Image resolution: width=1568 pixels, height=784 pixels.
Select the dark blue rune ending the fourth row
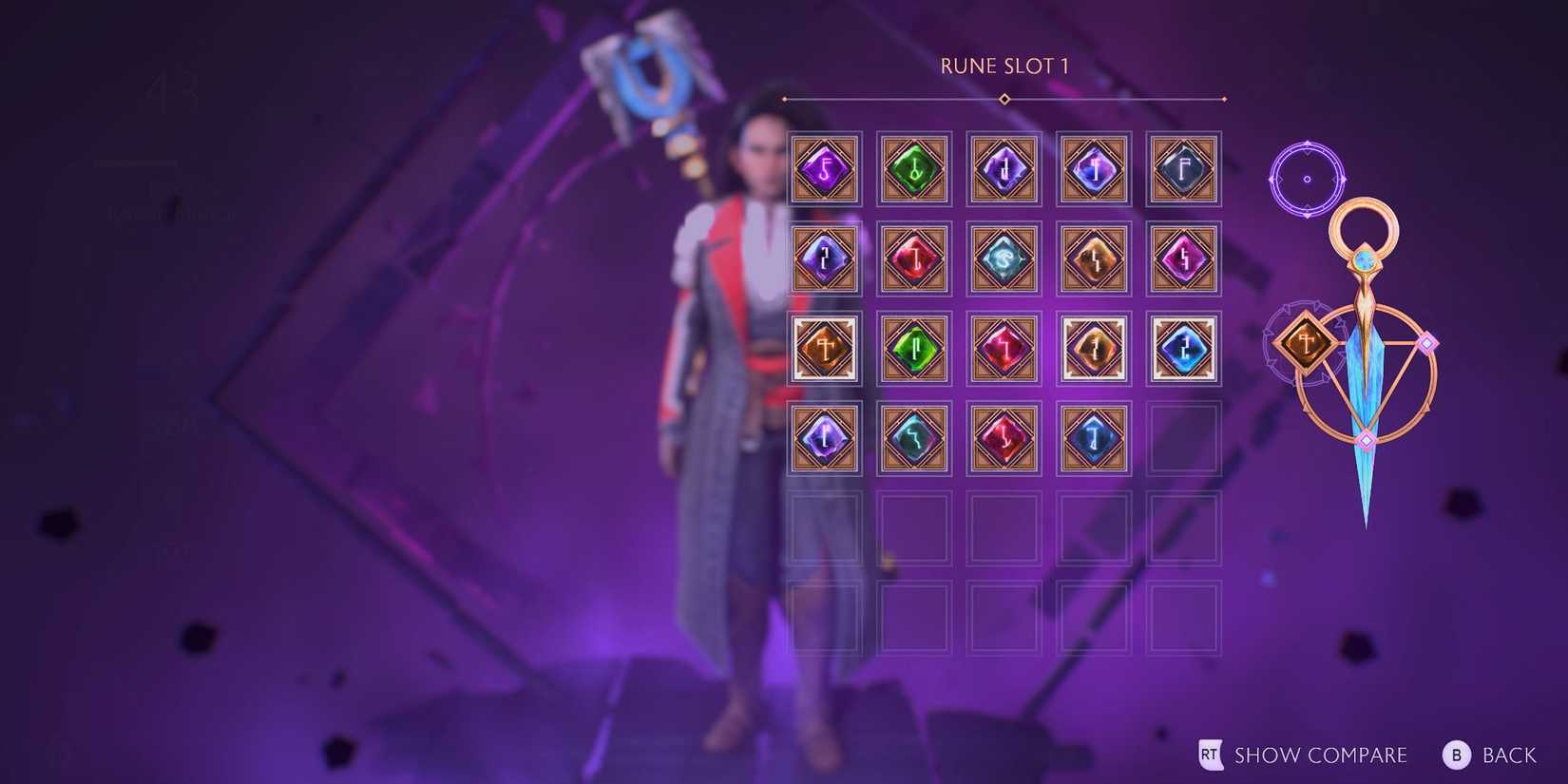pyautogui.click(x=1093, y=437)
